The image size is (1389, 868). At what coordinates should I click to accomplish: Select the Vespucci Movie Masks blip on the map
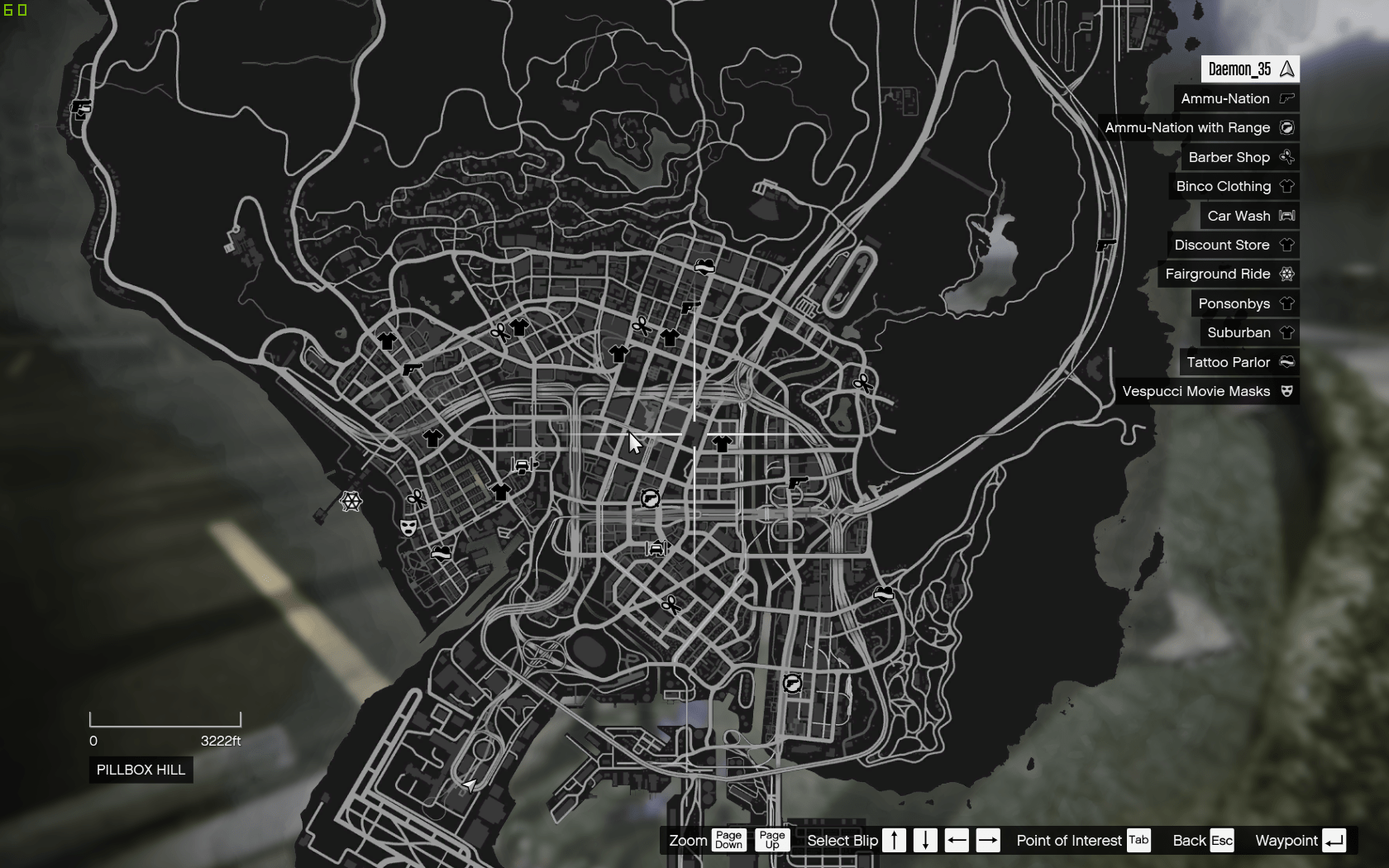pos(408,527)
